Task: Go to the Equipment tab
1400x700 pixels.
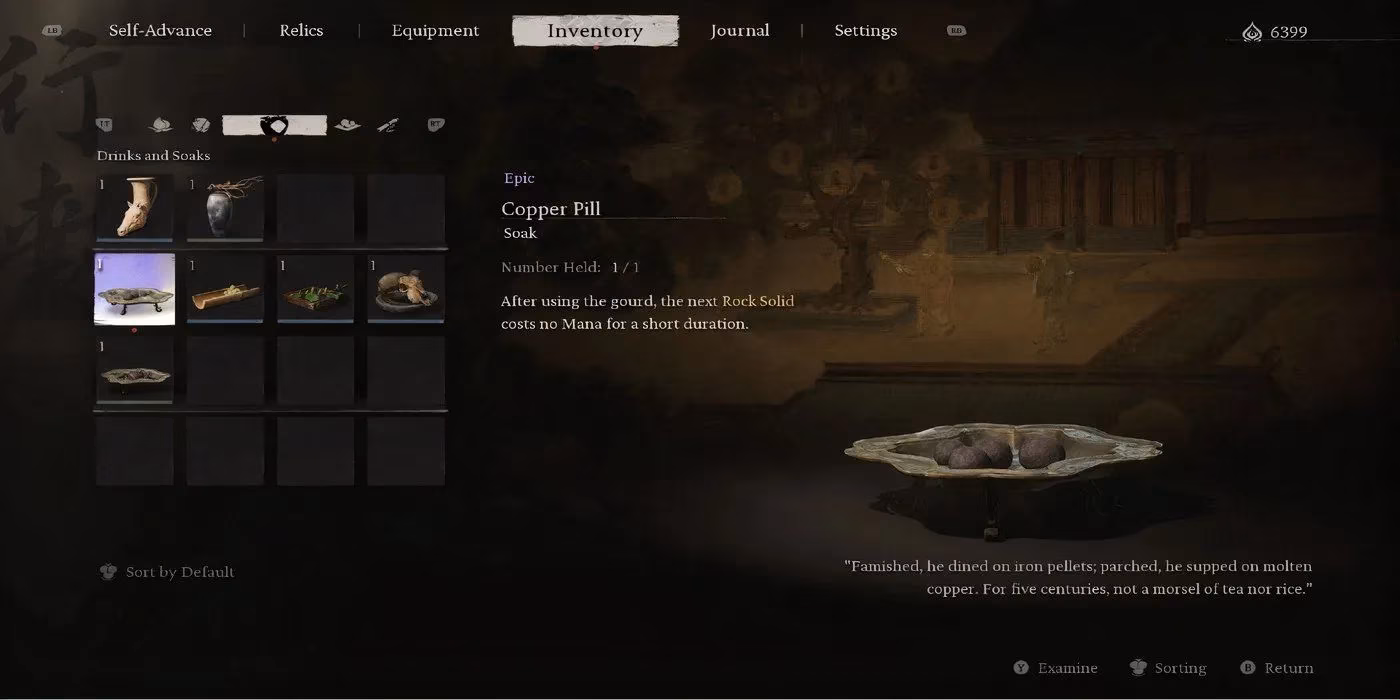Action: tap(435, 31)
